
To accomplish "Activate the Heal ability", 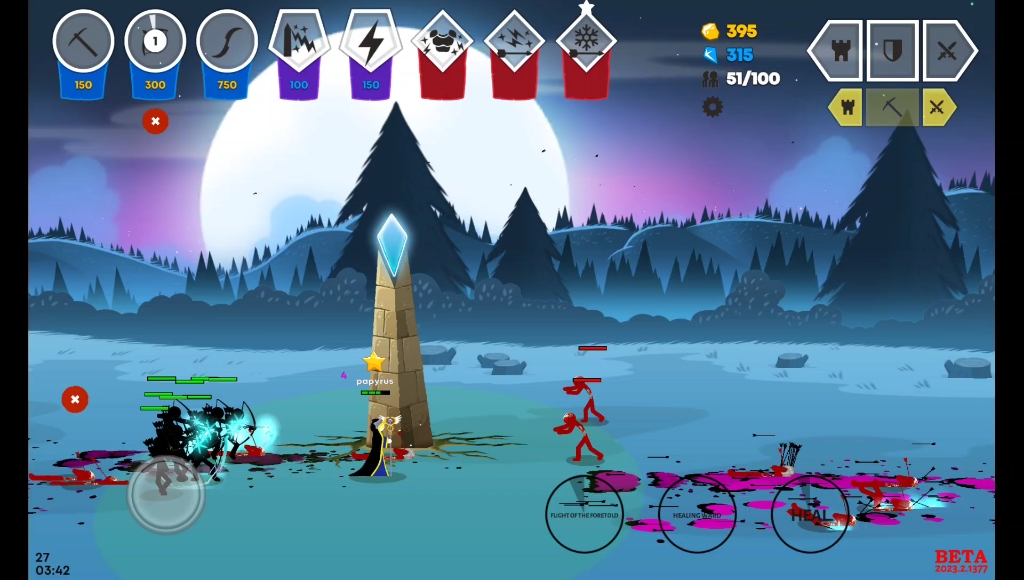I will coord(810,514).
